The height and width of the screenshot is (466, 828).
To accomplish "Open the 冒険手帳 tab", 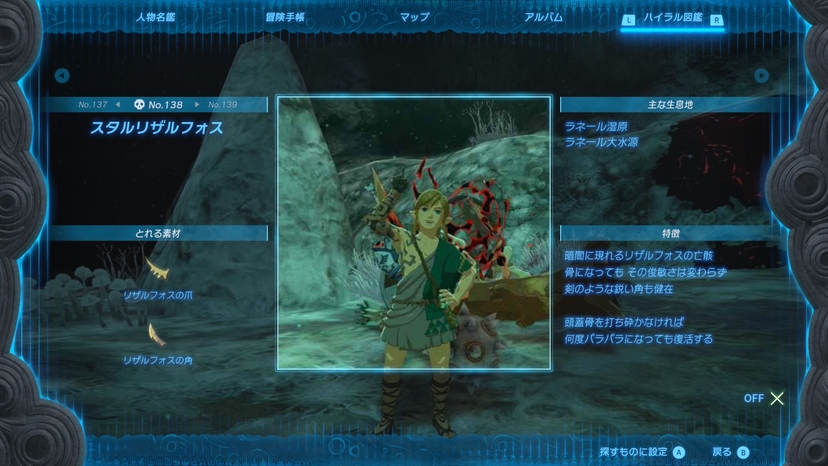I will tap(287, 17).
